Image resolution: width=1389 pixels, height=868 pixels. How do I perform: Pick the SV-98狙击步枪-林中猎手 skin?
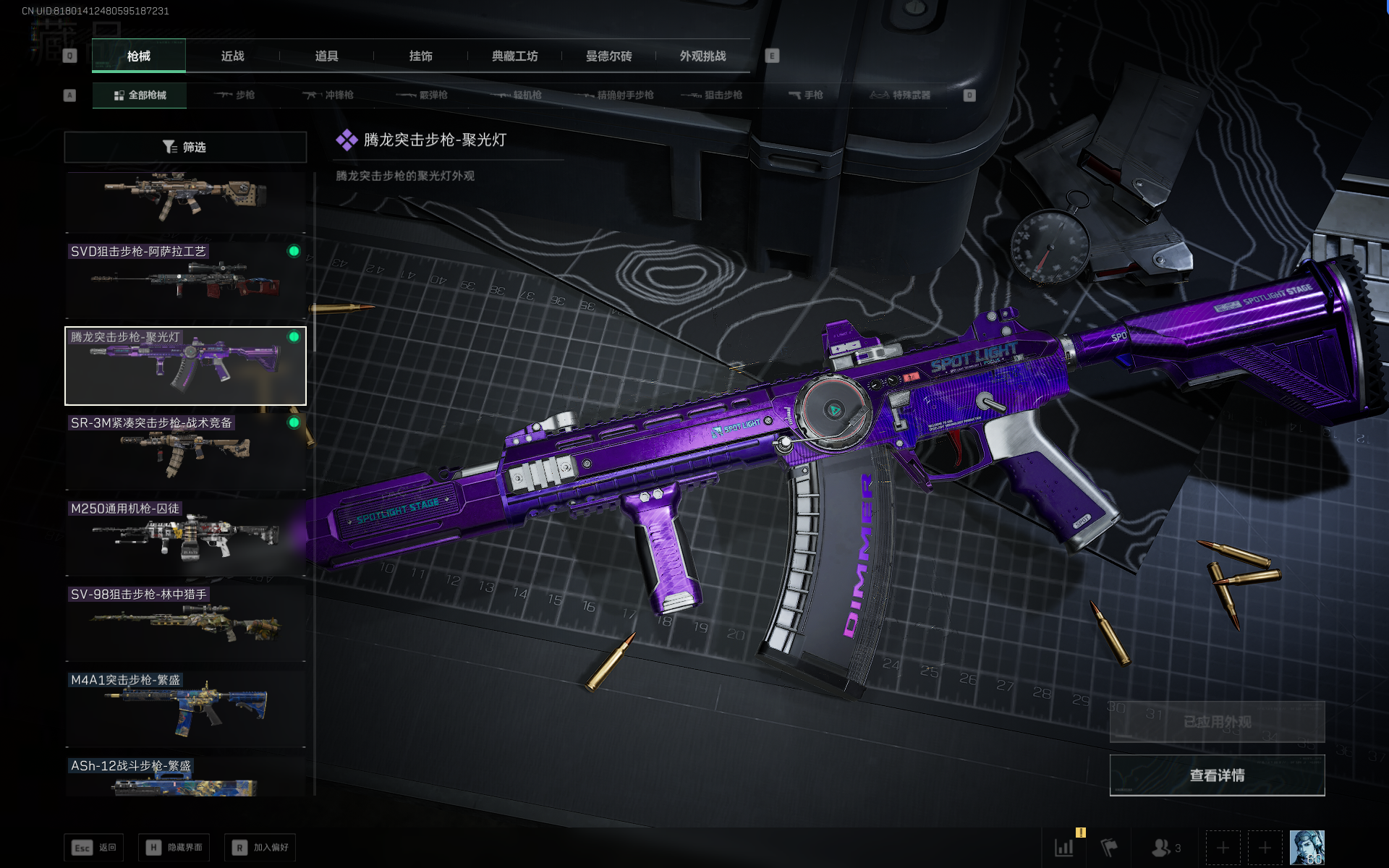pos(185,624)
